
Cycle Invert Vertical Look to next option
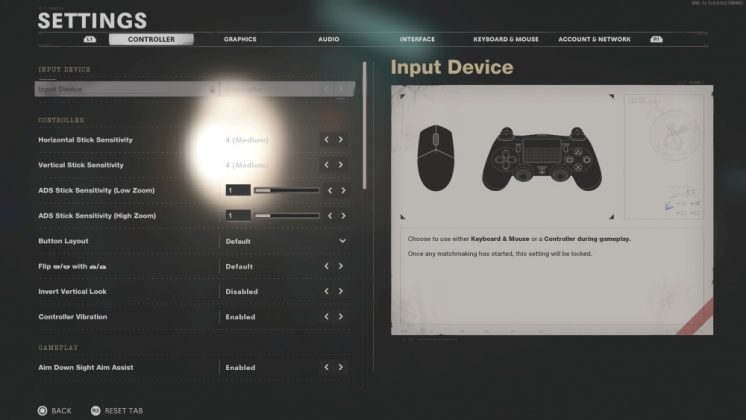[341, 292]
